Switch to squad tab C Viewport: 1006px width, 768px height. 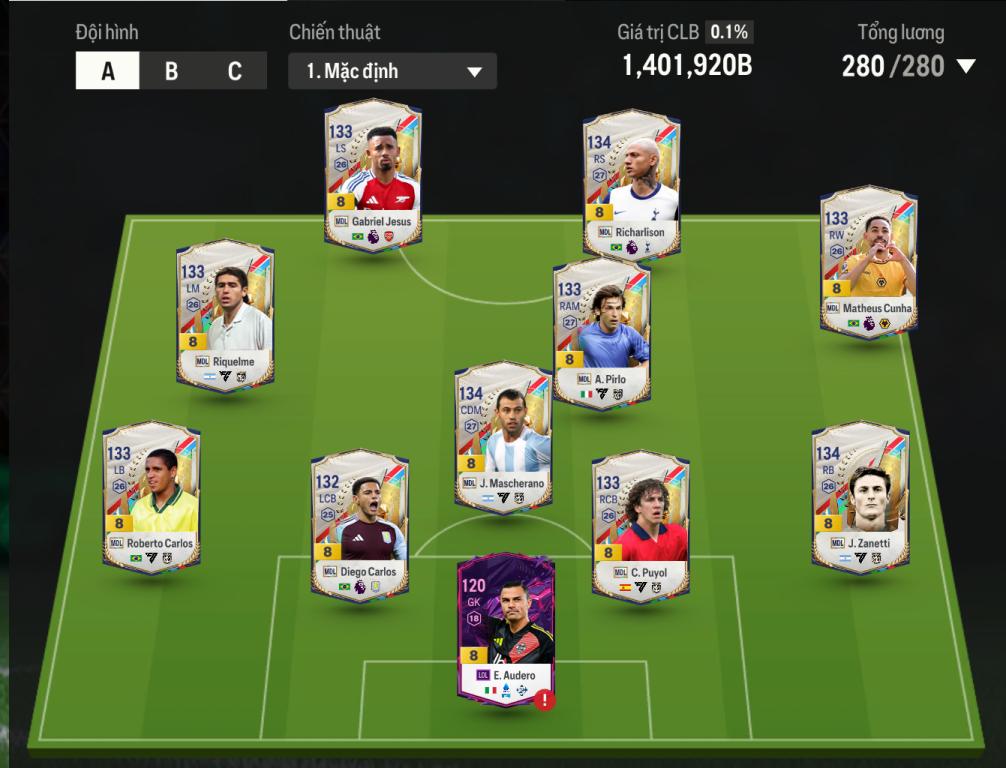point(234,71)
